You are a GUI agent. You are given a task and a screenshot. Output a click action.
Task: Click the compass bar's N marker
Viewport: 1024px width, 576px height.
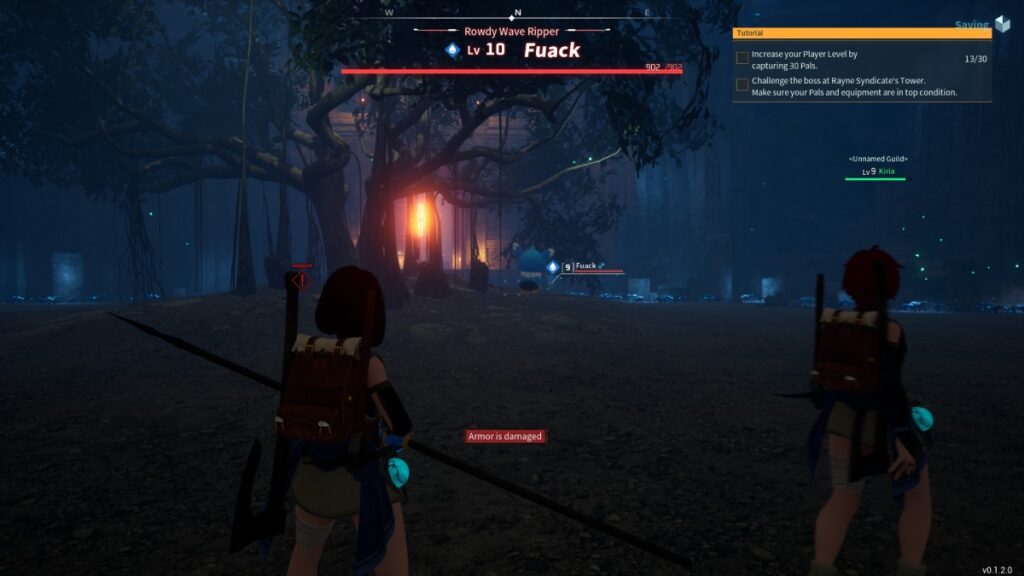(516, 13)
